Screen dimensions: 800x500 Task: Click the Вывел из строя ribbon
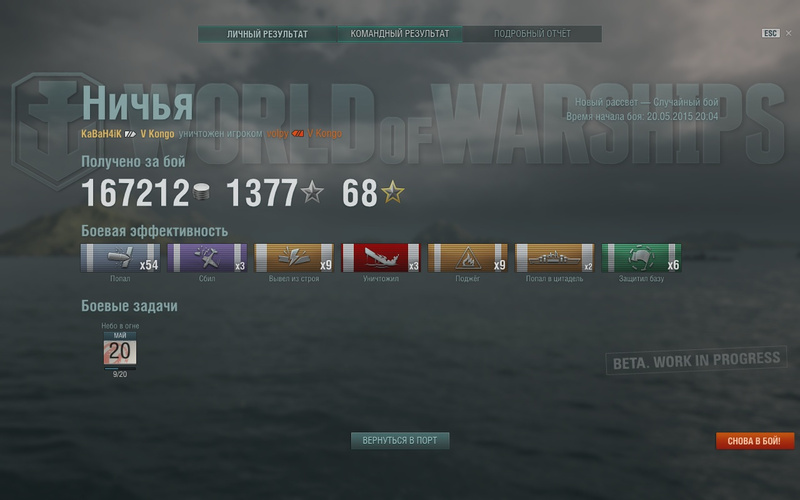click(294, 258)
